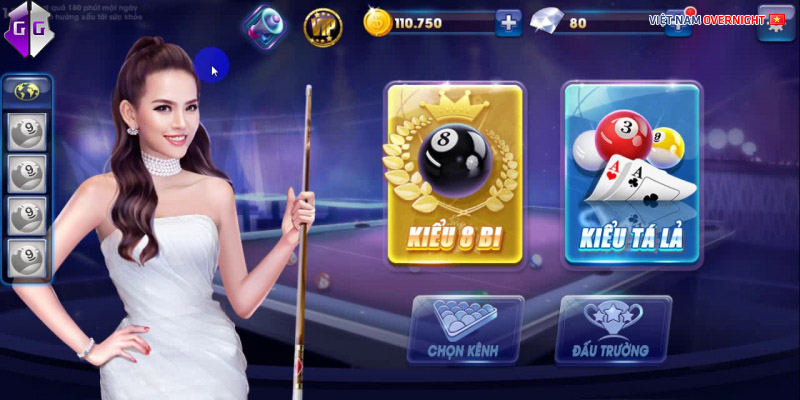Open the Chọn Kênh channel selection
Viewport: 800px width, 400px height.
tap(466, 329)
